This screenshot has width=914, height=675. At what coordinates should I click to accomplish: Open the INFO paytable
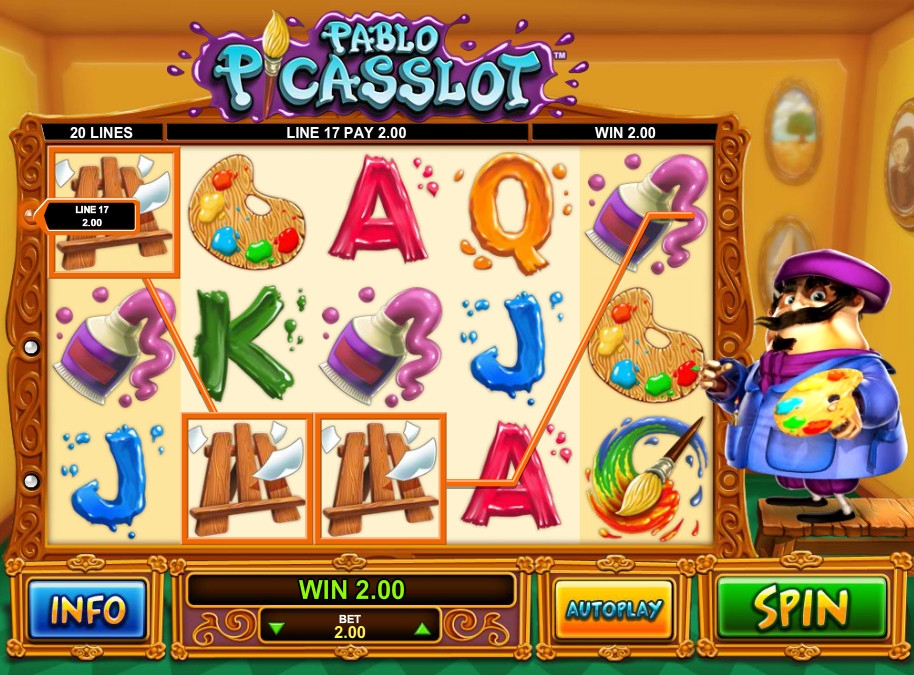(88, 609)
